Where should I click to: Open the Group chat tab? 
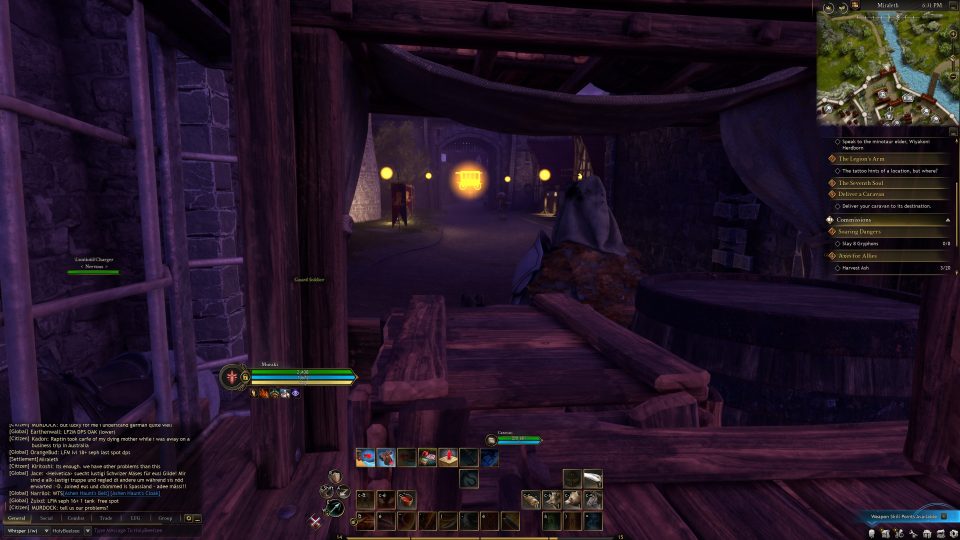pyautogui.click(x=165, y=519)
